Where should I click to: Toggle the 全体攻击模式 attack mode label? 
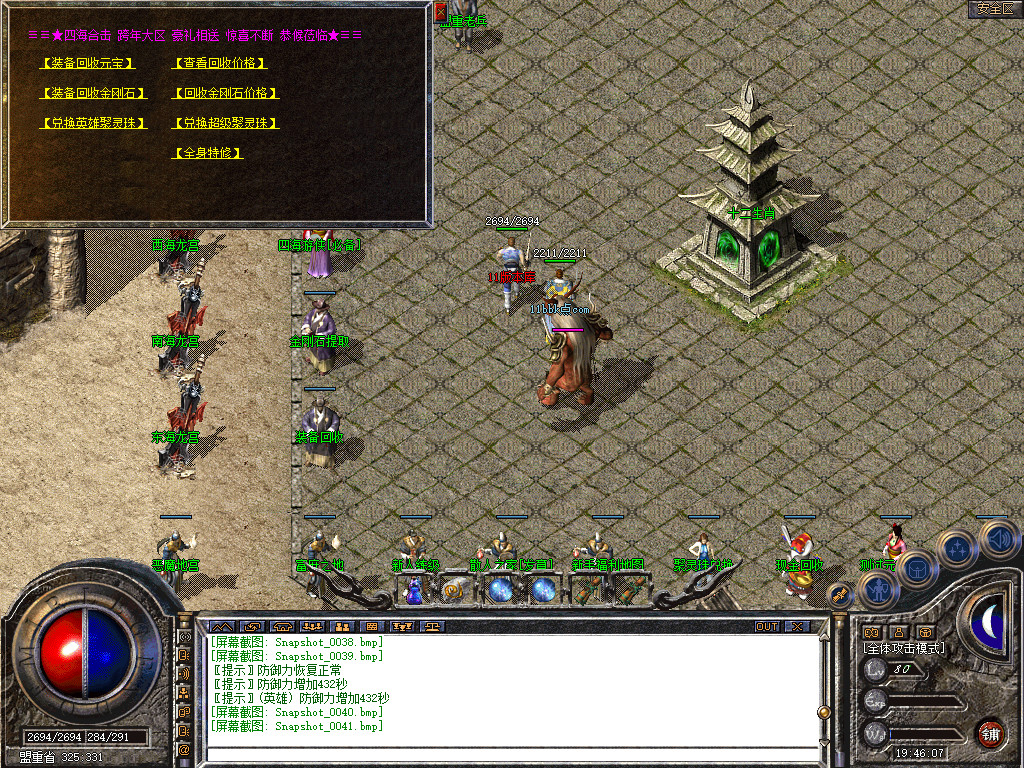tap(904, 648)
